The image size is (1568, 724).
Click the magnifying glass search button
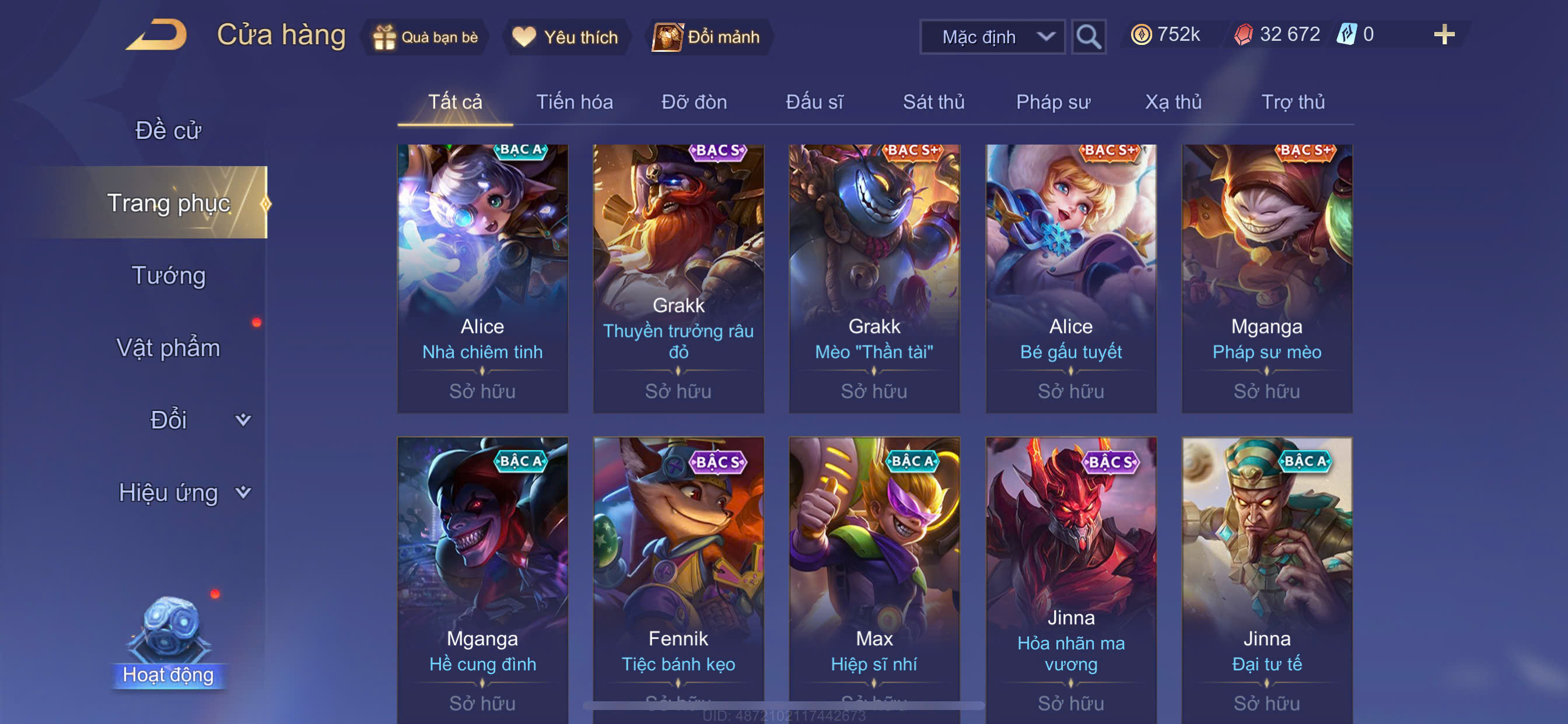1088,37
